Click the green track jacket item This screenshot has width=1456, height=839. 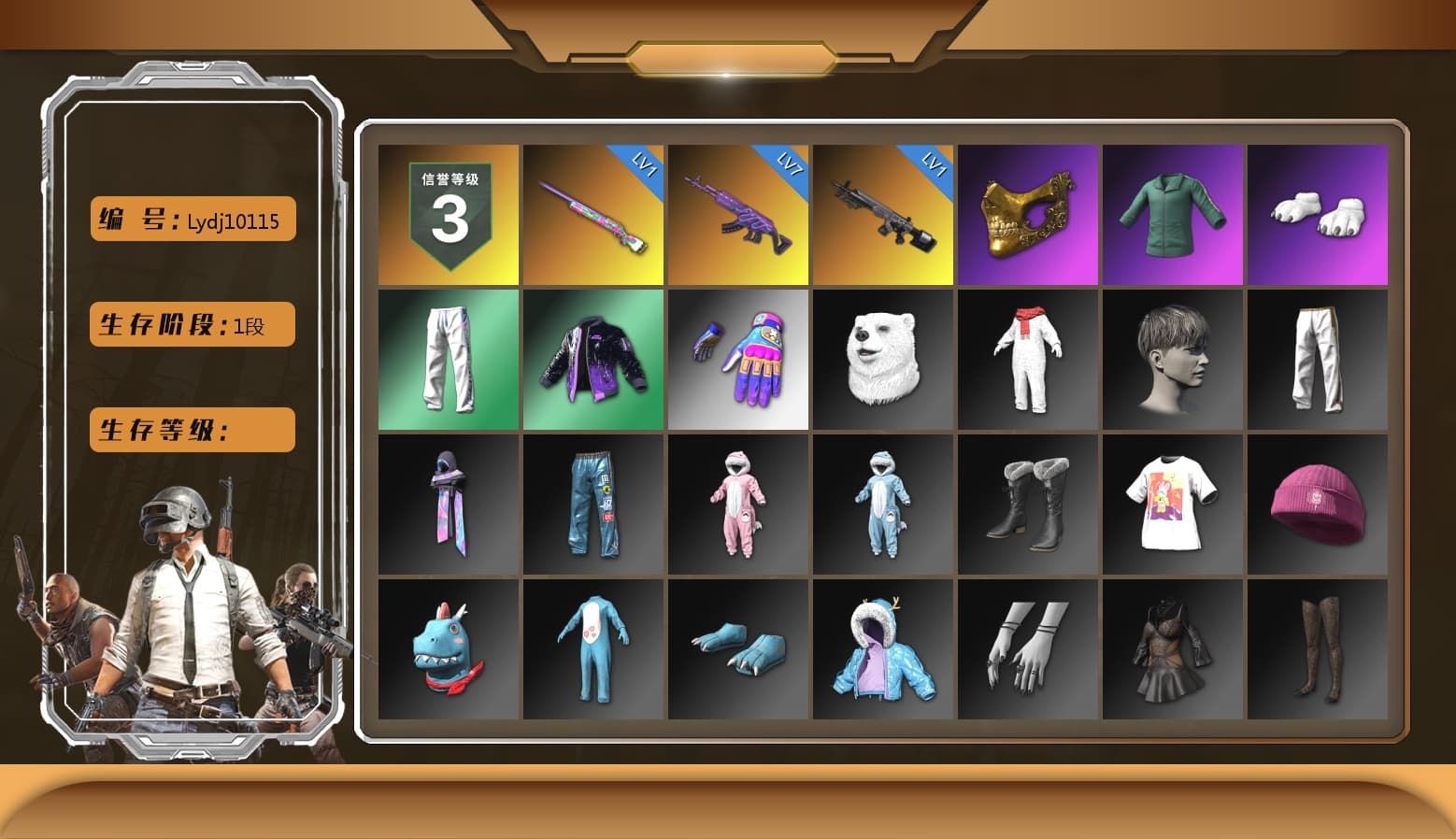(1173, 214)
